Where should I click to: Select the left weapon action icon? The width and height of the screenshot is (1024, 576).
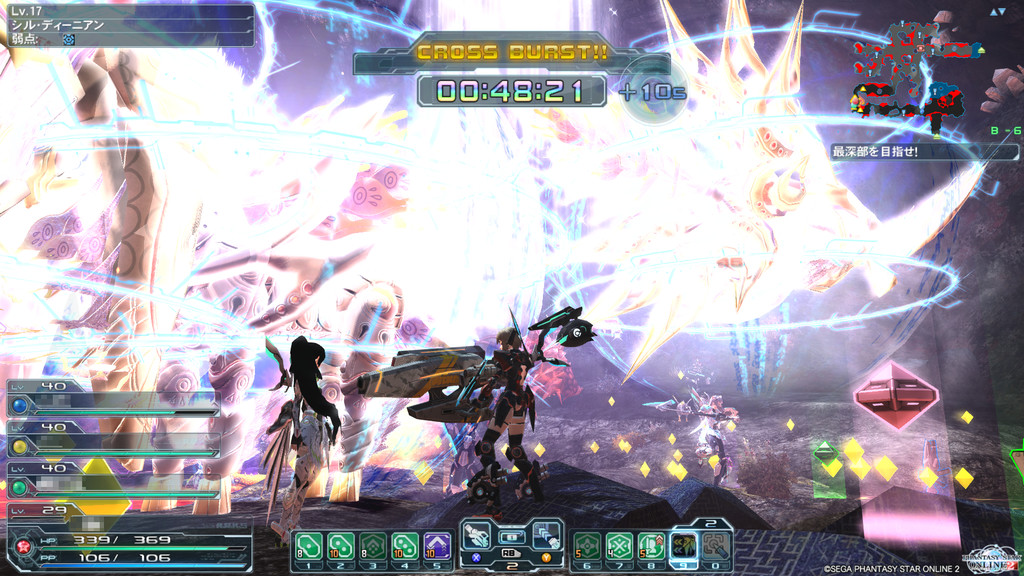[x=477, y=537]
